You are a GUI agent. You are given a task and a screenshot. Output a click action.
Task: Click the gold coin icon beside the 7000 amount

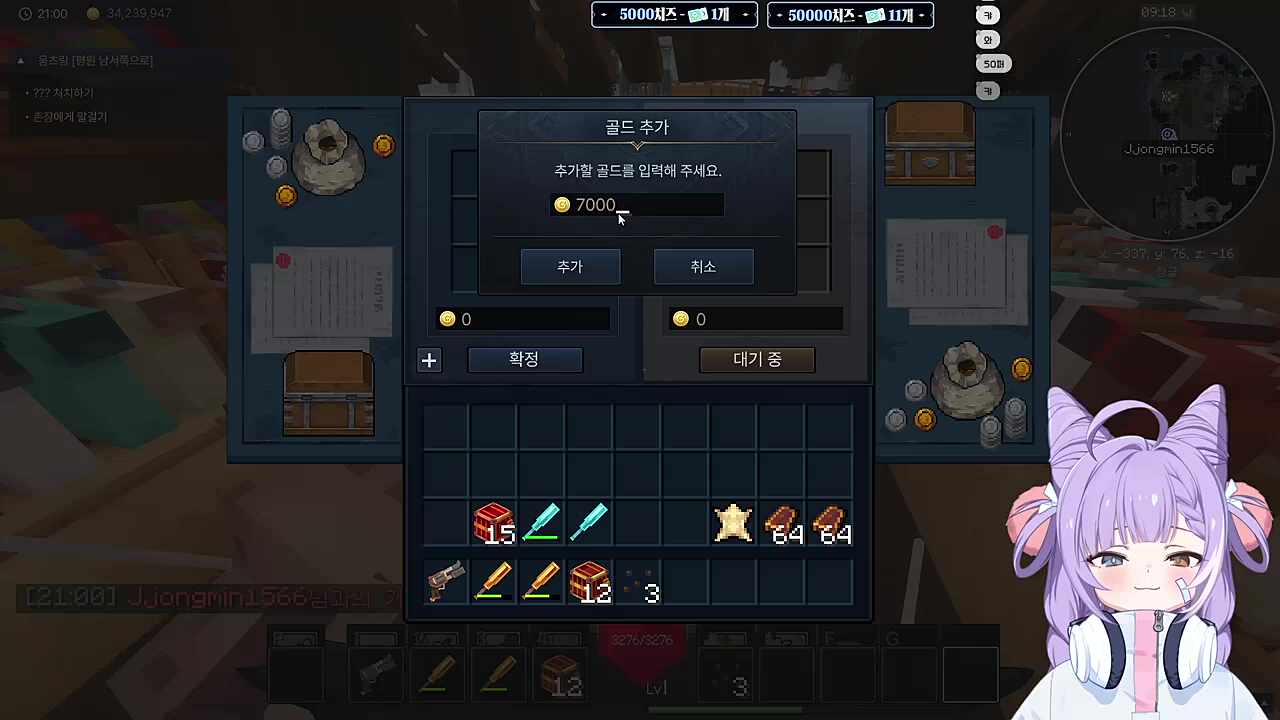coord(562,204)
